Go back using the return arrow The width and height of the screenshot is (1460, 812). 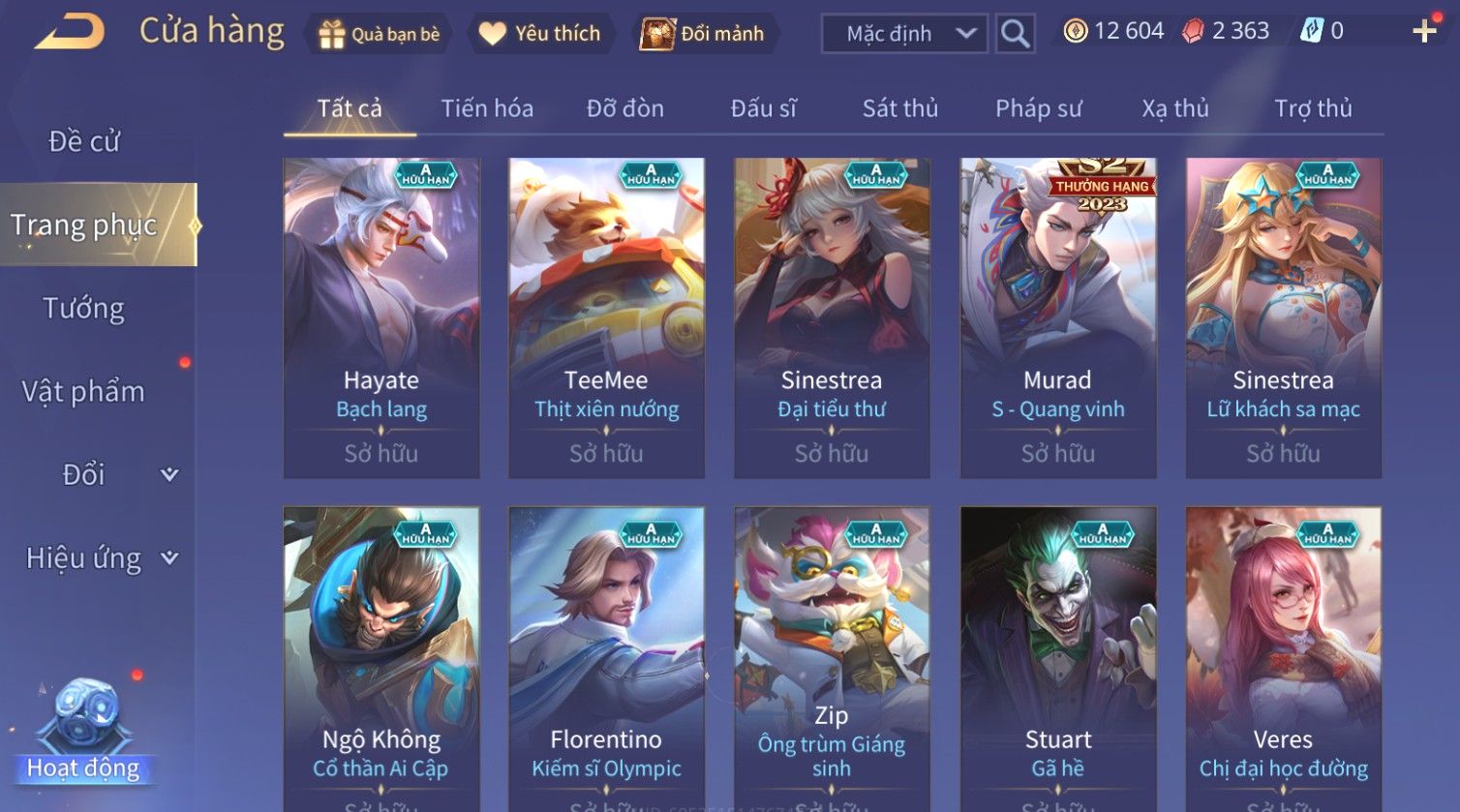pyautogui.click(x=70, y=33)
